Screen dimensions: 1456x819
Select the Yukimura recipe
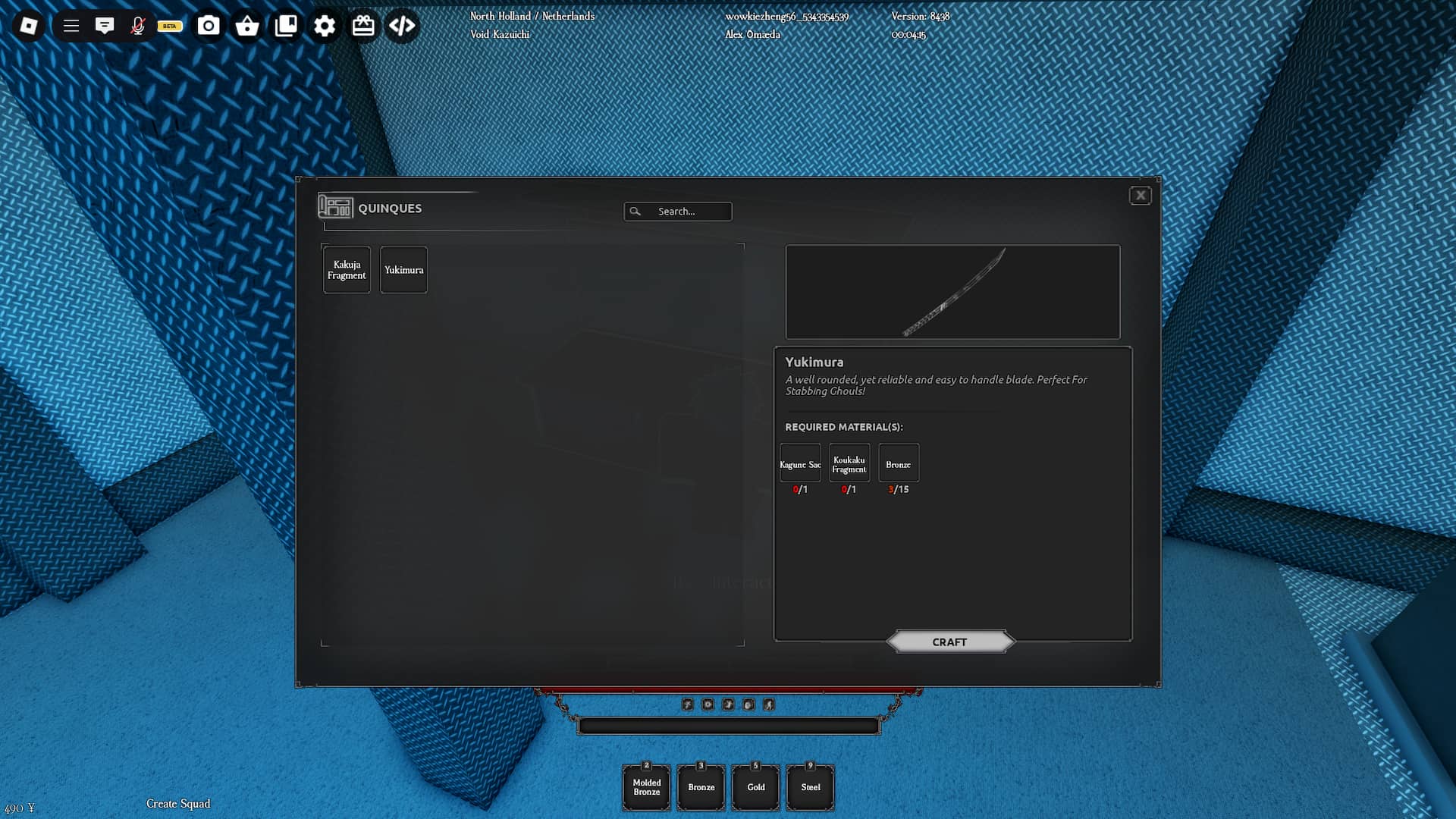tap(403, 269)
